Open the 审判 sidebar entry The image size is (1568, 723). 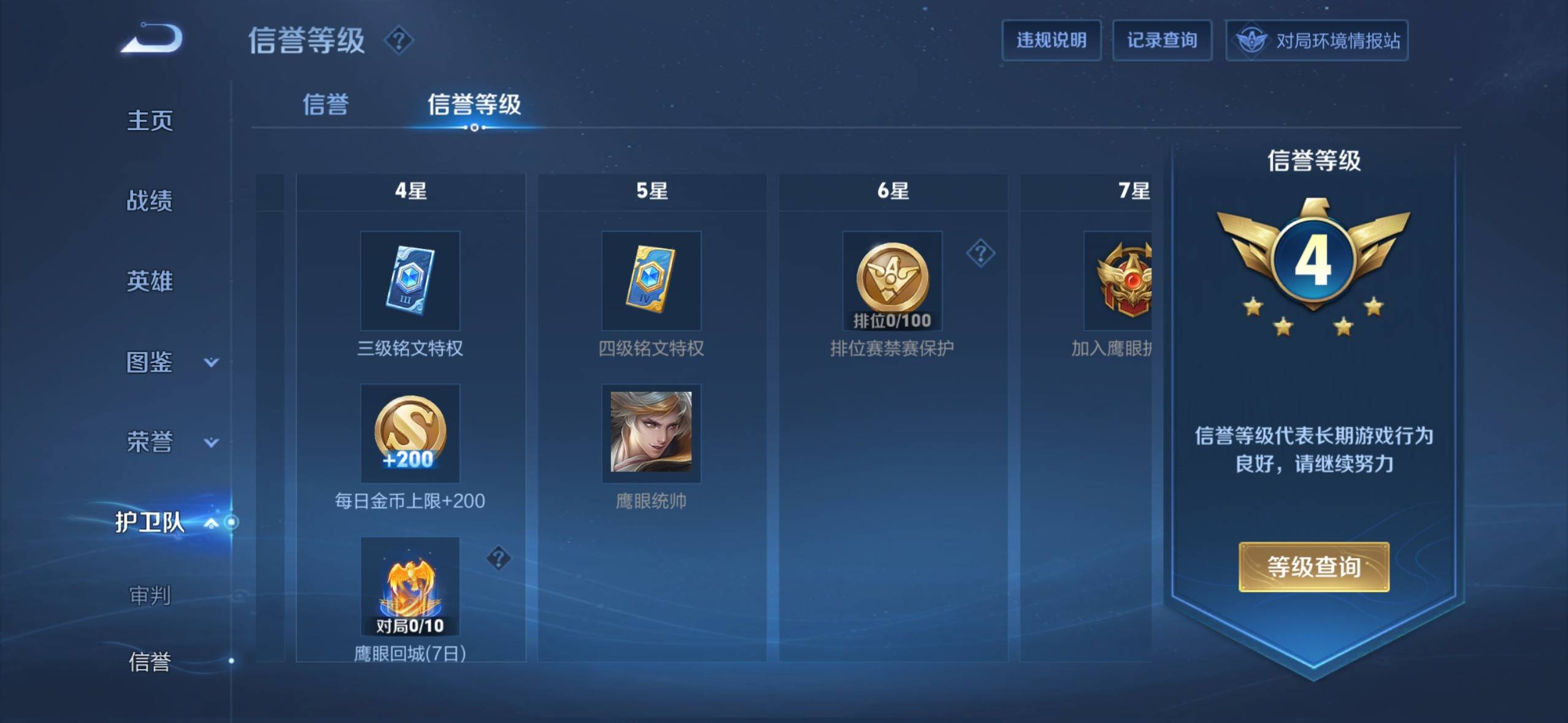(150, 595)
